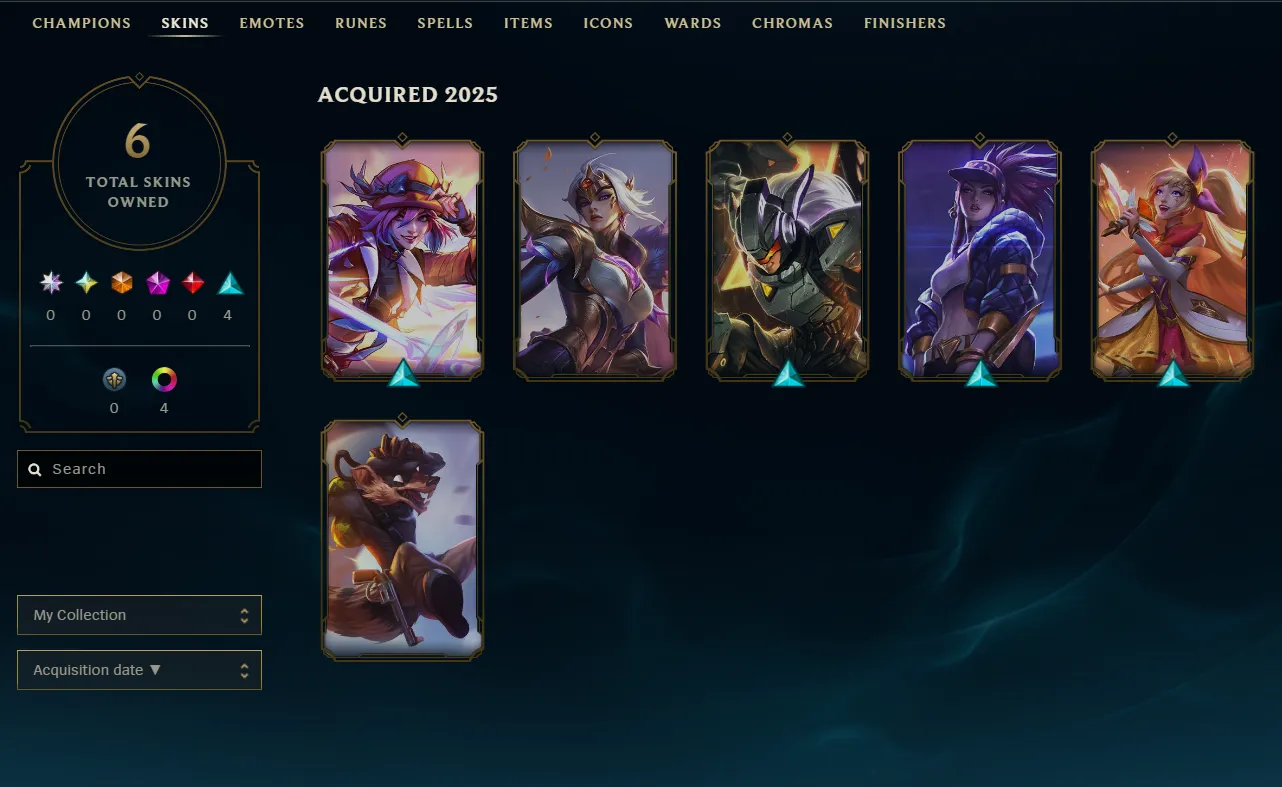Click the prestige crest icon in the sidebar
Viewport: 1282px width, 787px height.
pos(114,380)
